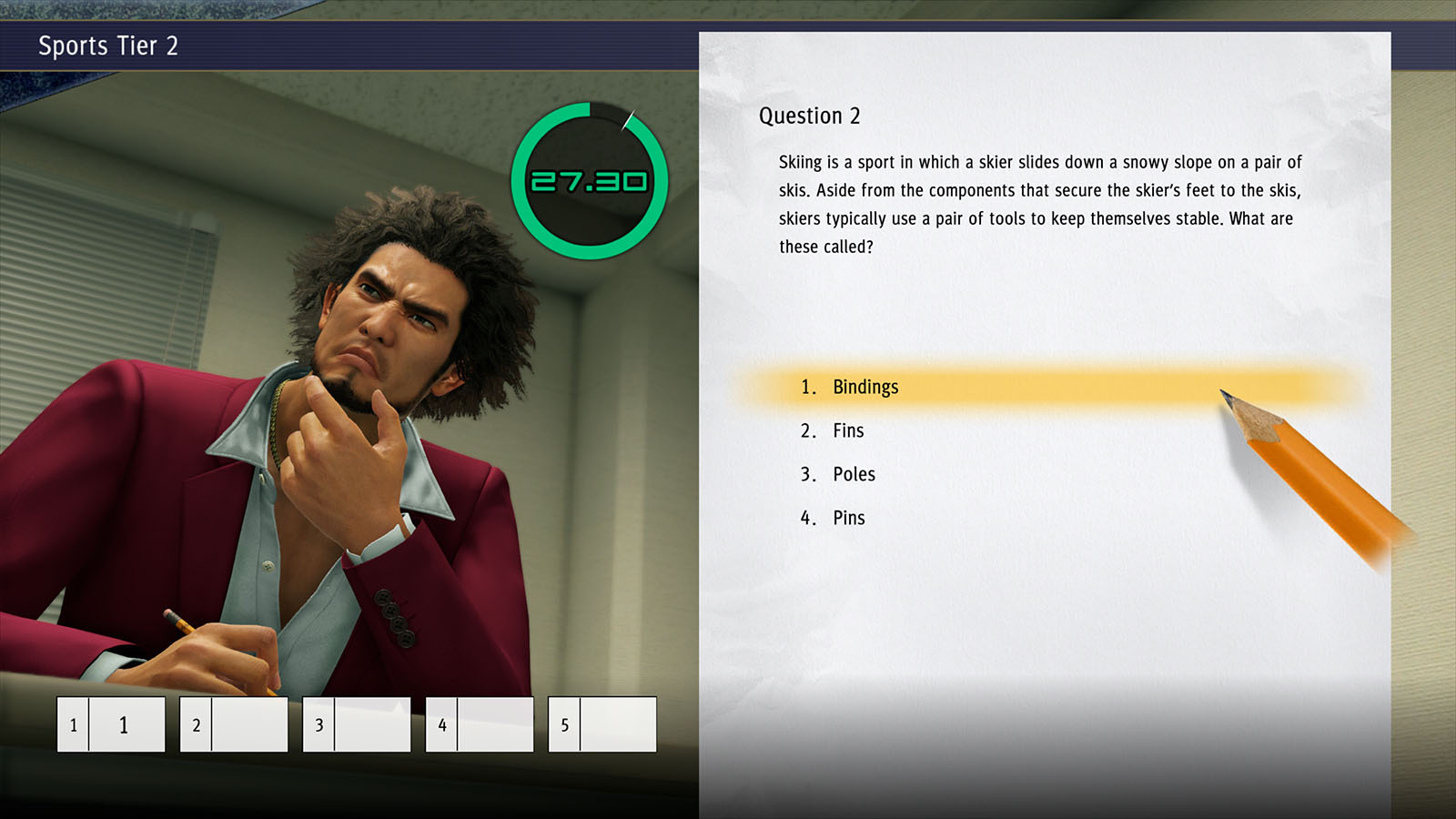The image size is (1456, 819).
Task: Select answer sheet box for question 5
Action: [x=602, y=724]
